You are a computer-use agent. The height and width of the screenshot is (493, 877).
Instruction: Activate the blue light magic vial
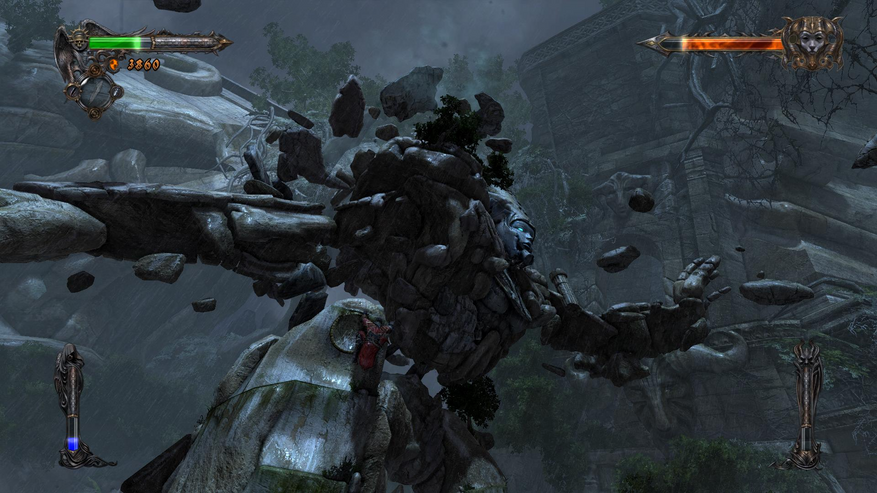click(x=71, y=405)
